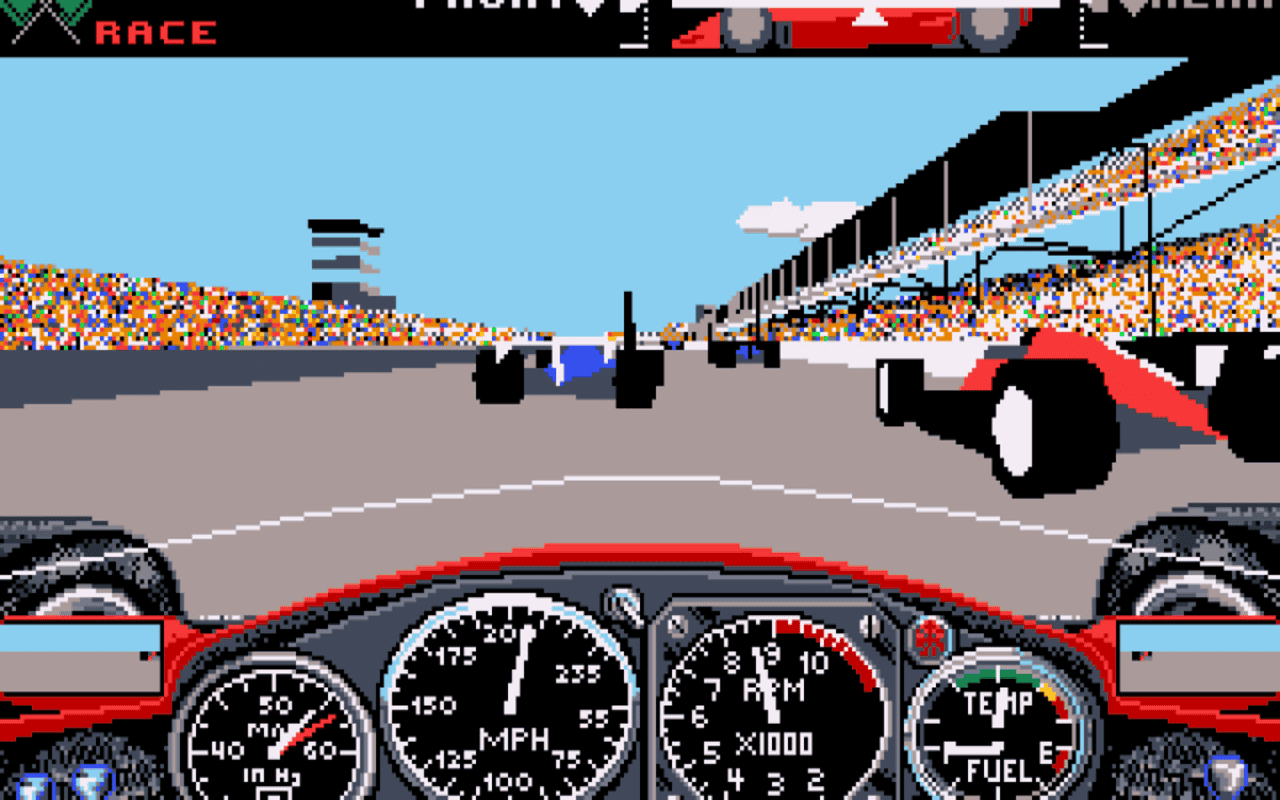This screenshot has height=800, width=1280.
Task: Select the TEMP gauge on the dashboard
Action: (1000, 700)
